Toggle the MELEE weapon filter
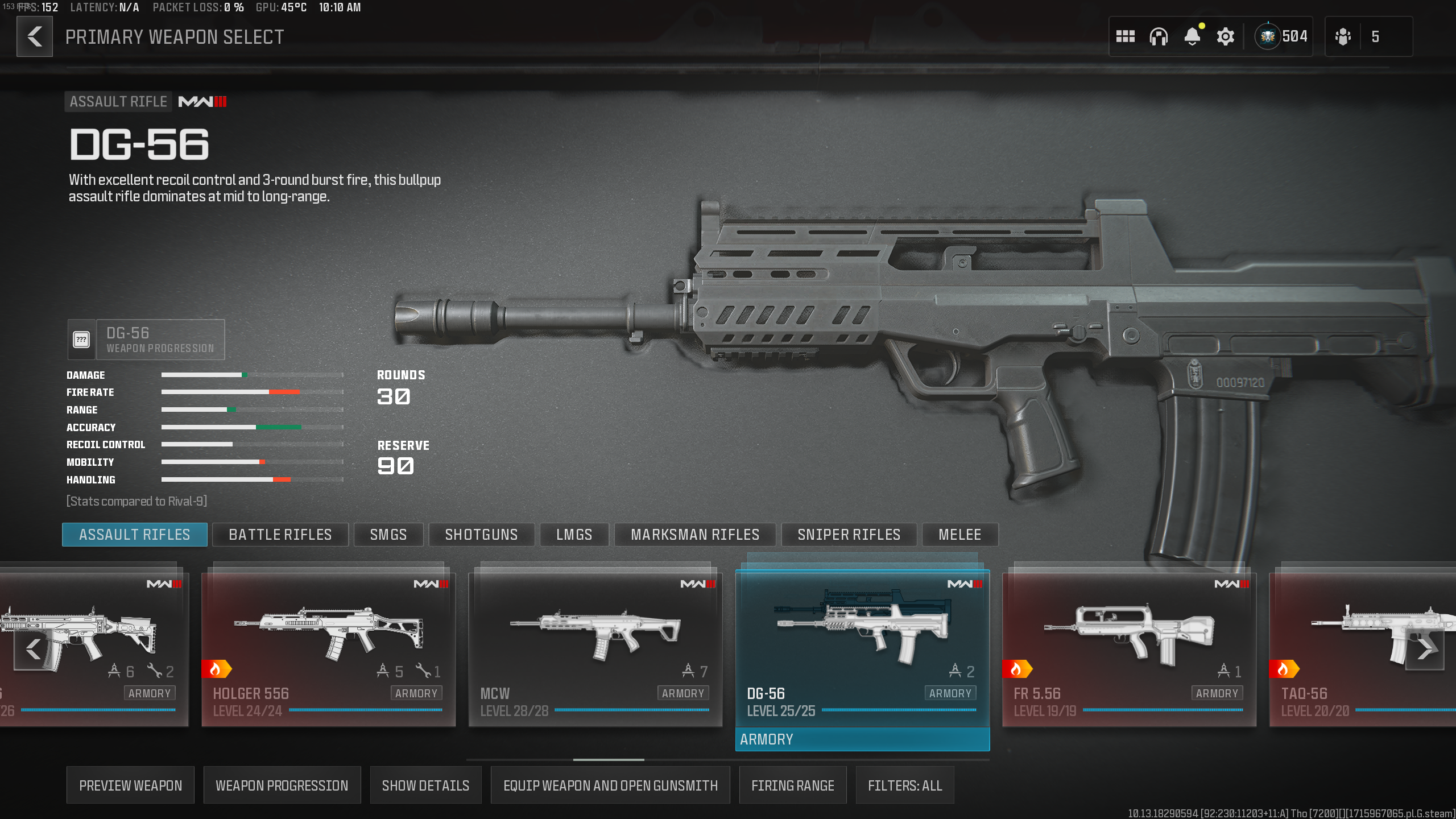This screenshot has width=1456, height=819. [960, 534]
